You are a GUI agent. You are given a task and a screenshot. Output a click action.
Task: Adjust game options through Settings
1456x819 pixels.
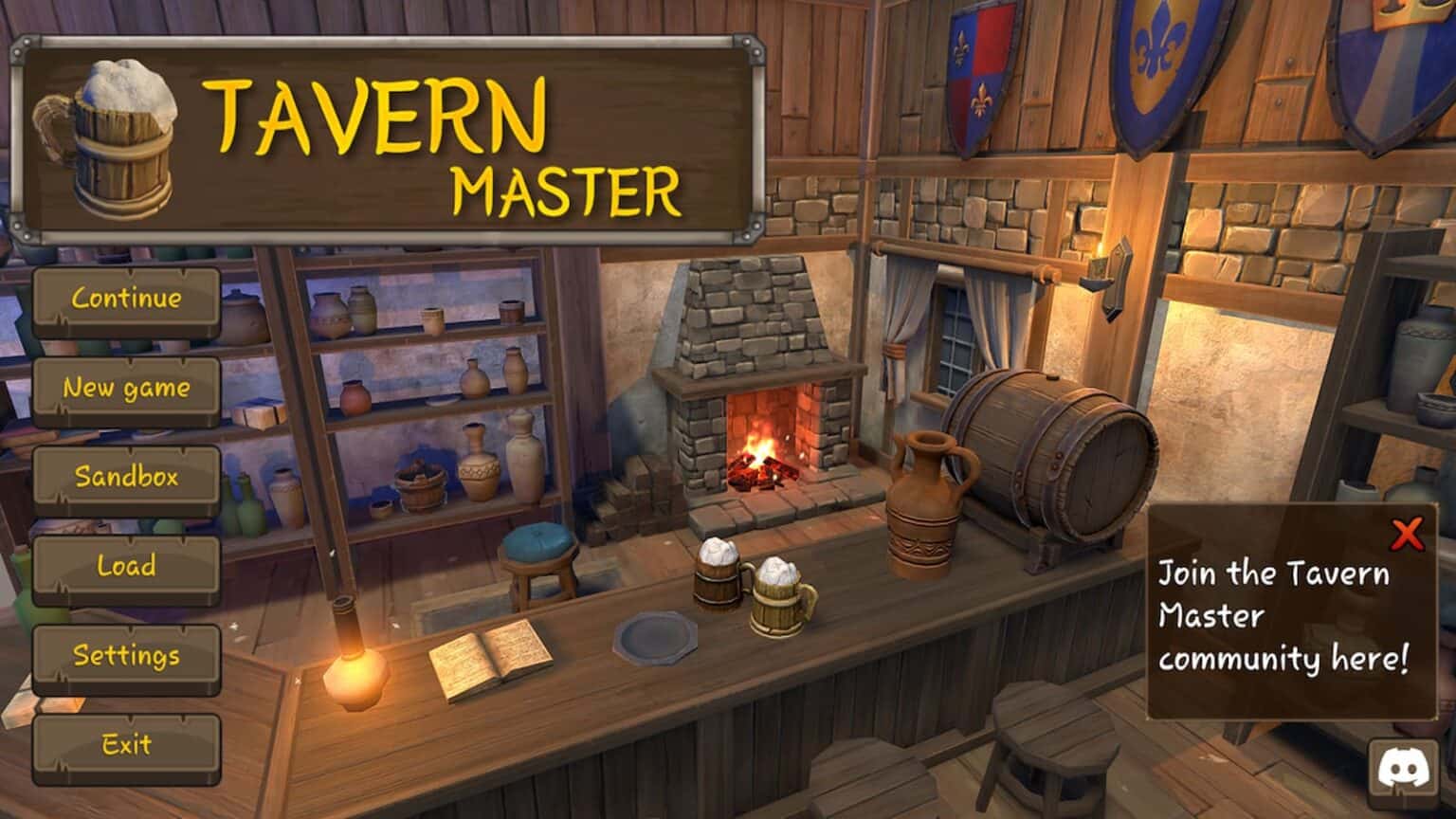point(126,655)
